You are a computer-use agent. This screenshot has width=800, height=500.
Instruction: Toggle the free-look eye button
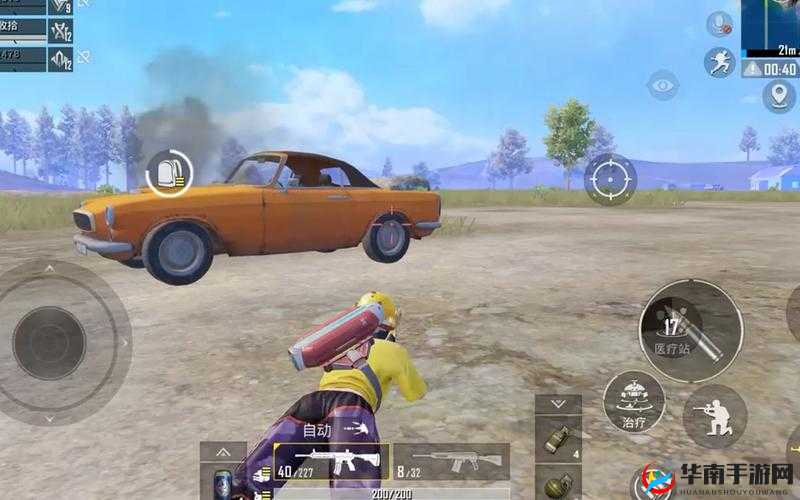(x=662, y=85)
